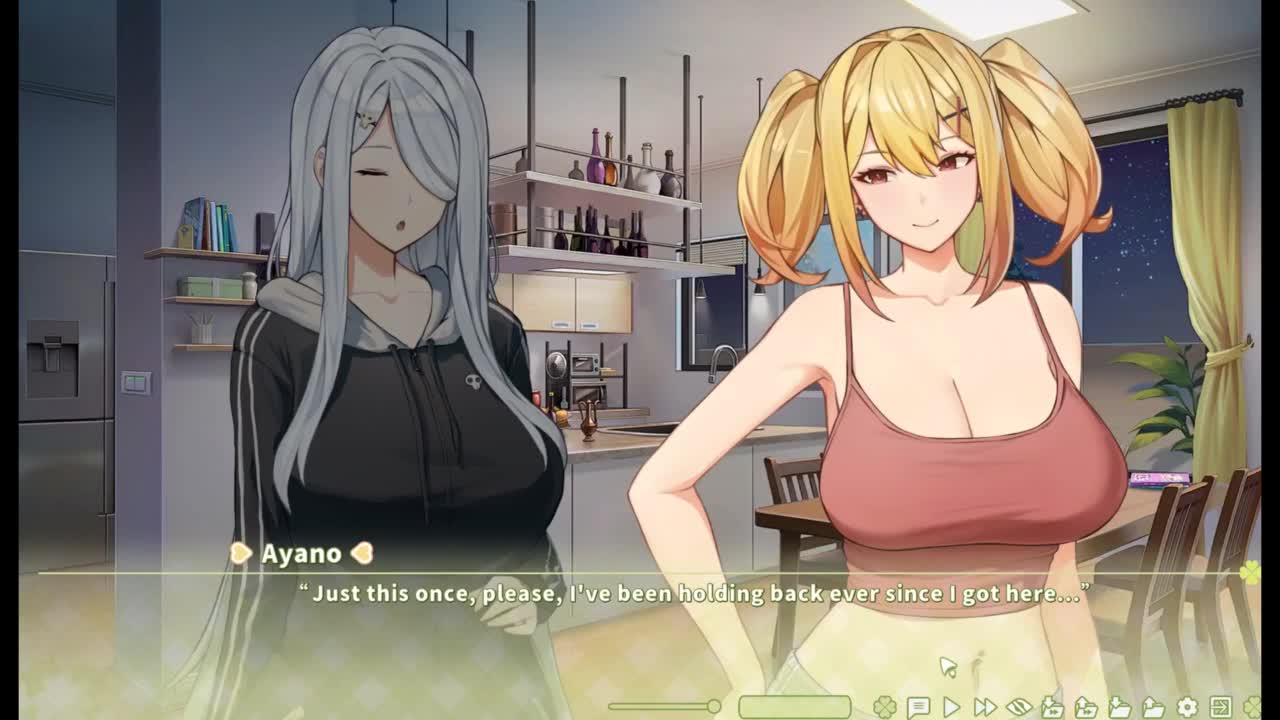Click the four-leaf clover icon beside the speech bubble

click(x=884, y=707)
